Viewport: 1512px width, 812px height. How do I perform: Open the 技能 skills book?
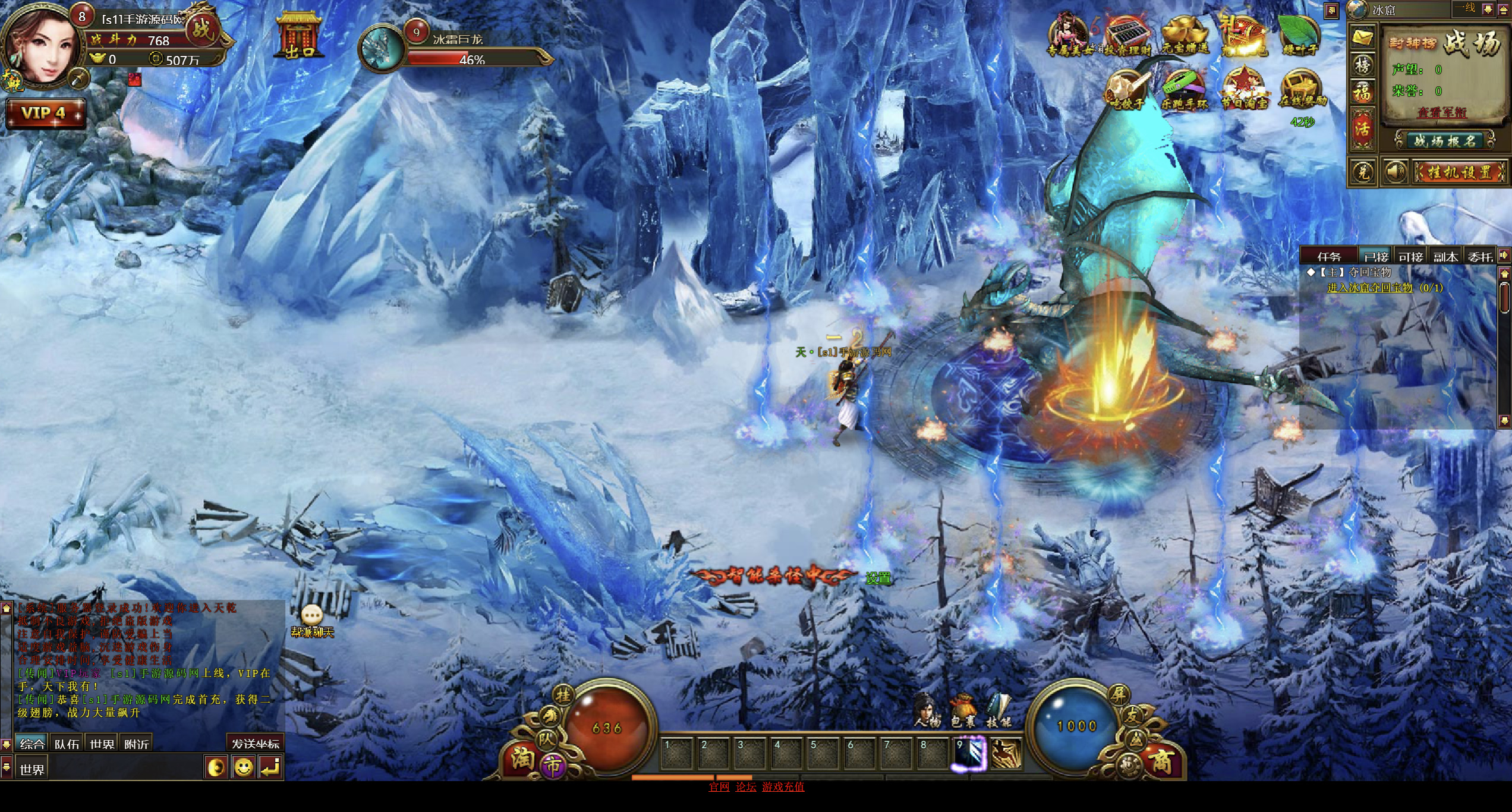pos(998,711)
